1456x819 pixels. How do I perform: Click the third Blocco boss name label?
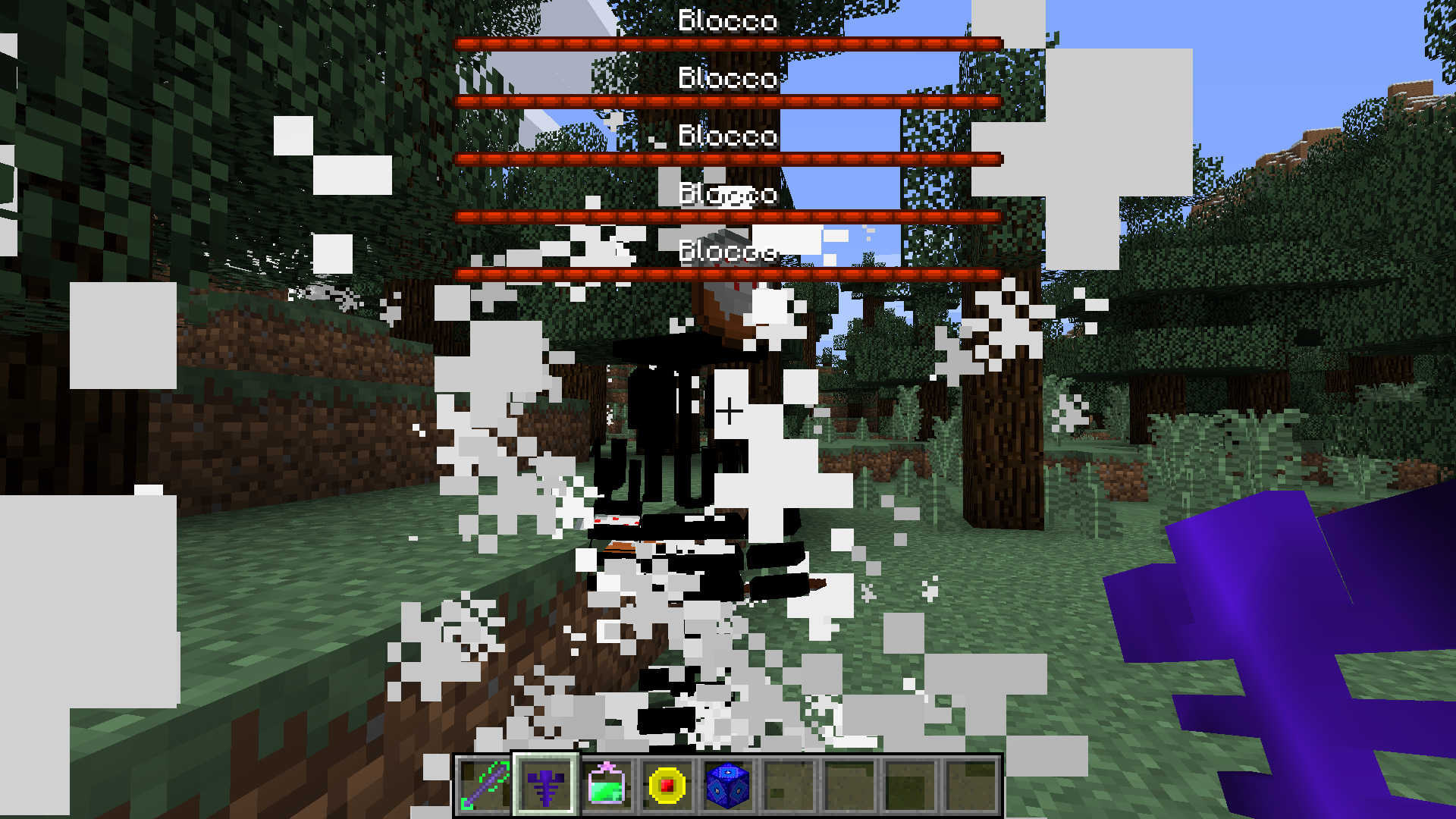728,136
